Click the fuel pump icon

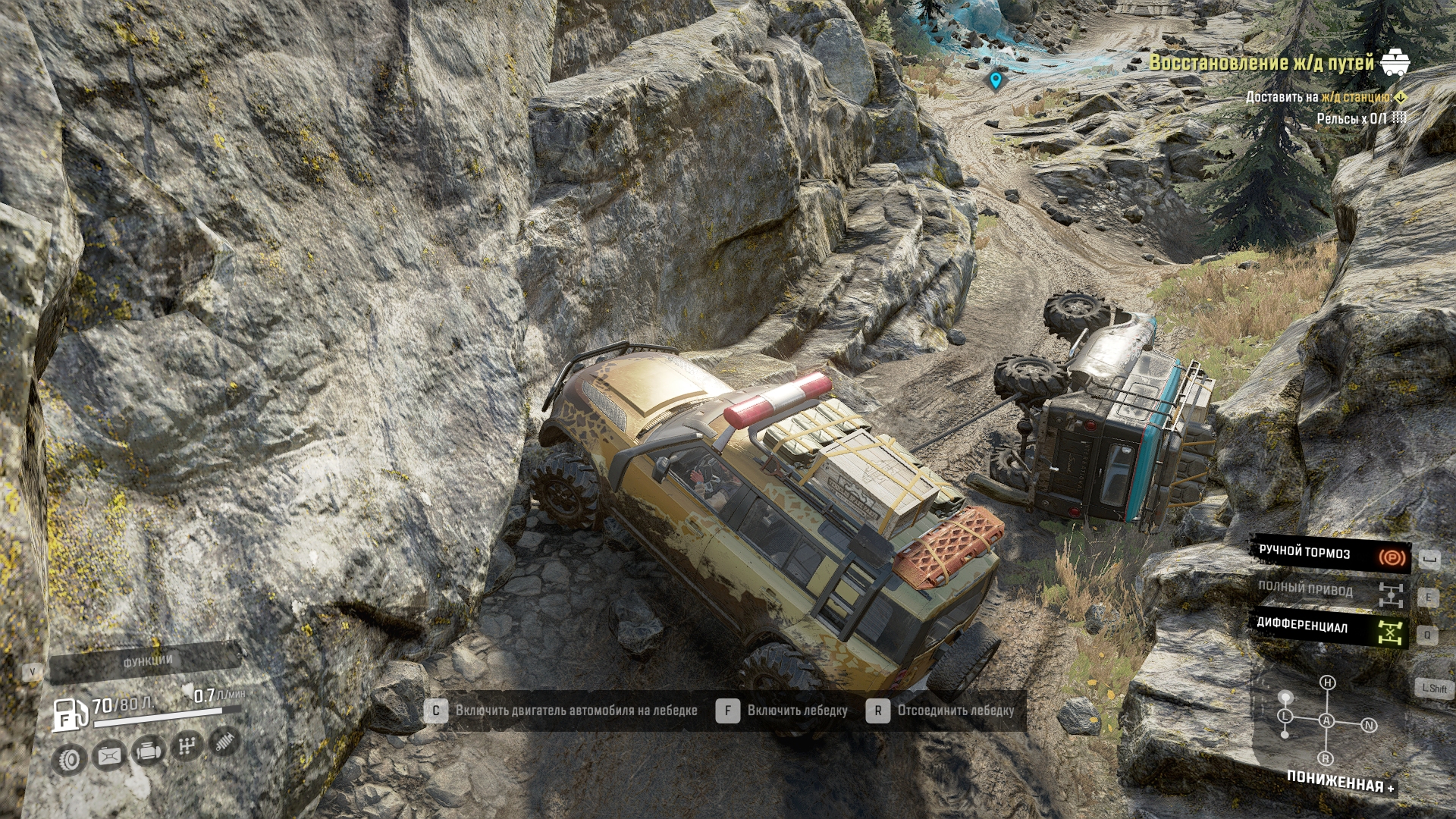(69, 714)
